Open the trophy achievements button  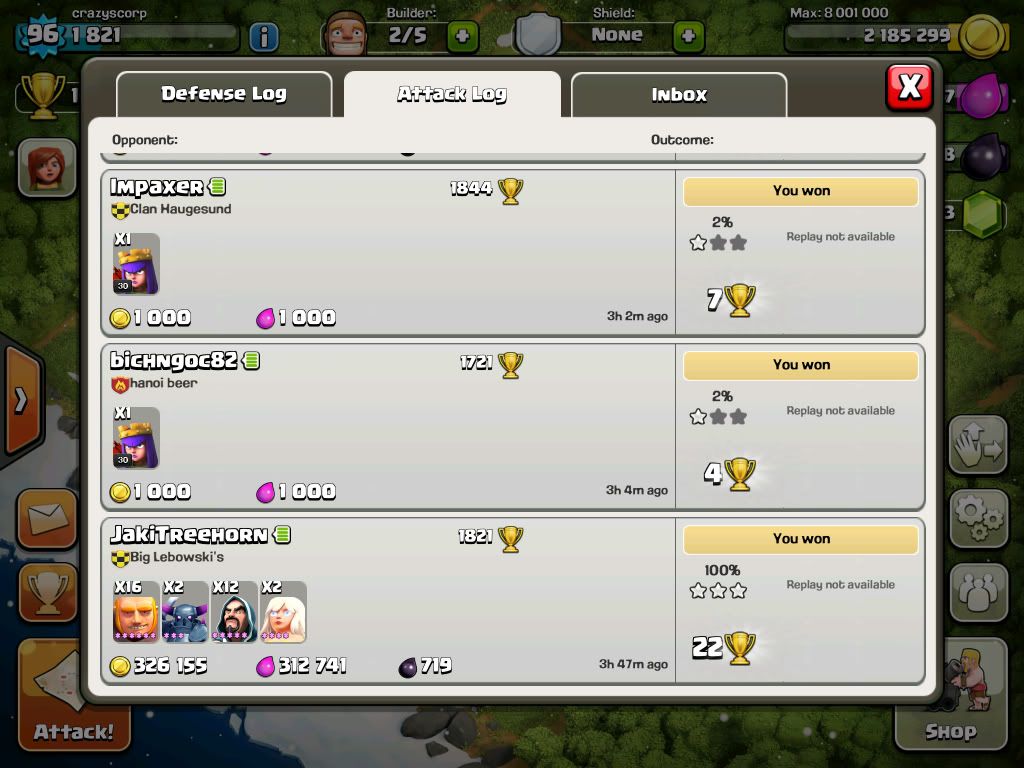pos(46,592)
